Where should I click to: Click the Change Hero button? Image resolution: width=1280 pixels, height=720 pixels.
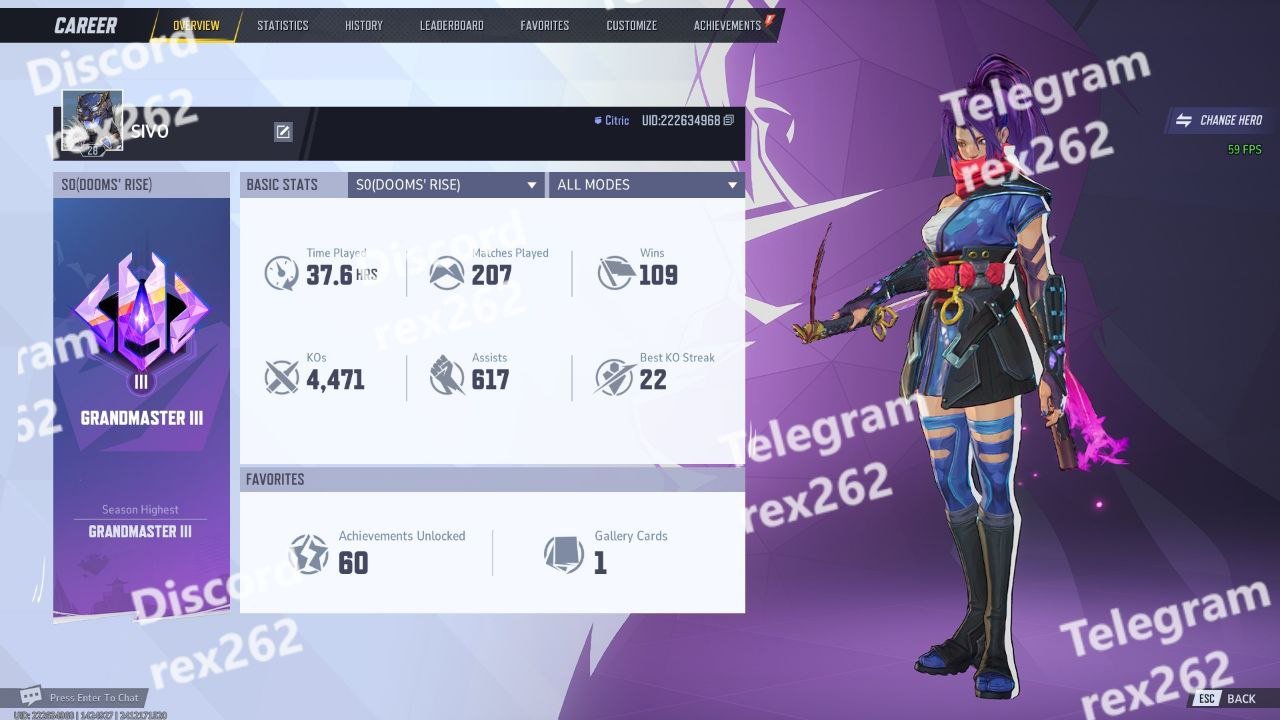point(1220,120)
